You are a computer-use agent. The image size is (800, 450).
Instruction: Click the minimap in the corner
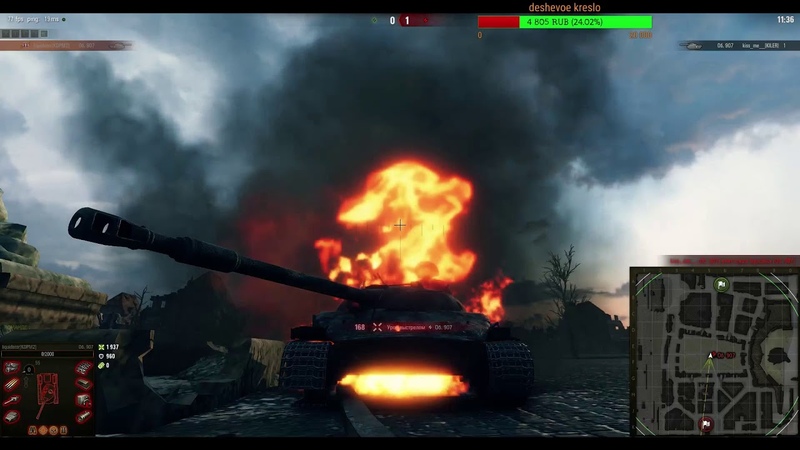(x=714, y=350)
